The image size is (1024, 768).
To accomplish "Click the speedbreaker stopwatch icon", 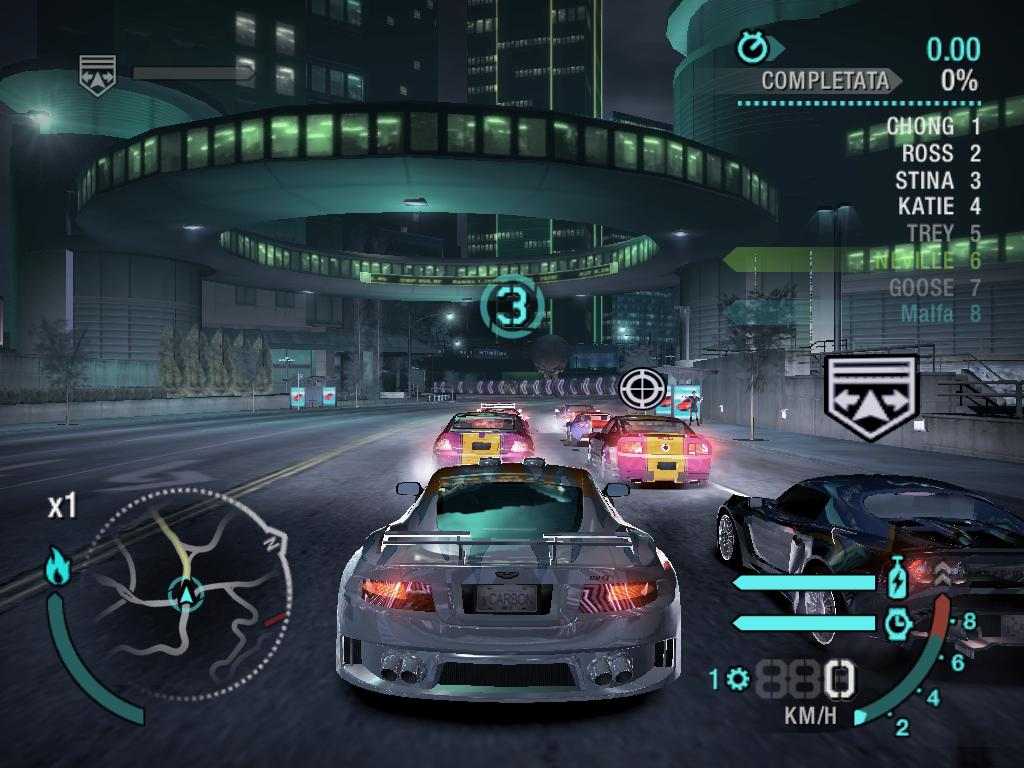I will 898,623.
